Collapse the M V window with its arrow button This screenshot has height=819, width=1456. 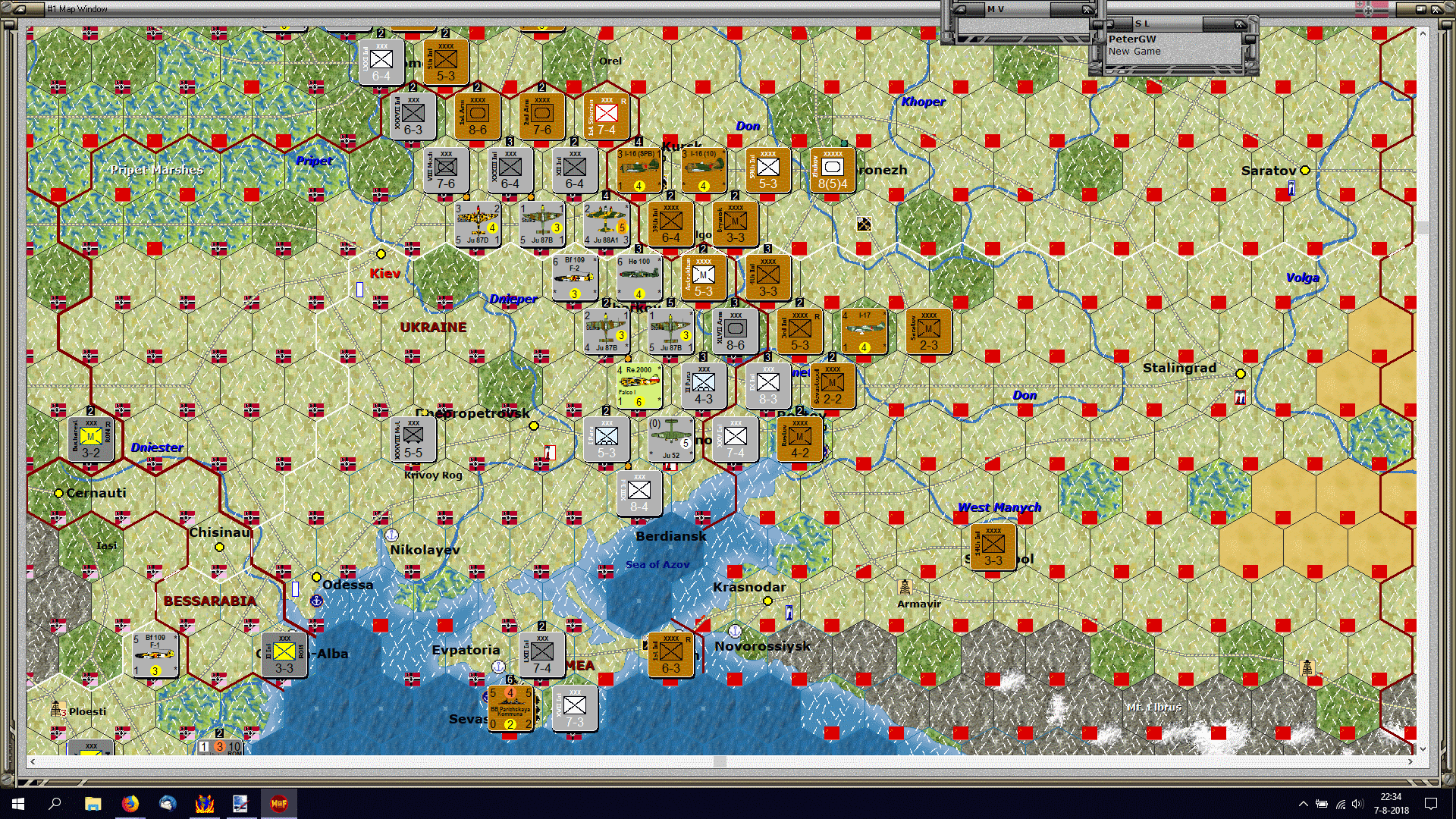click(x=962, y=8)
